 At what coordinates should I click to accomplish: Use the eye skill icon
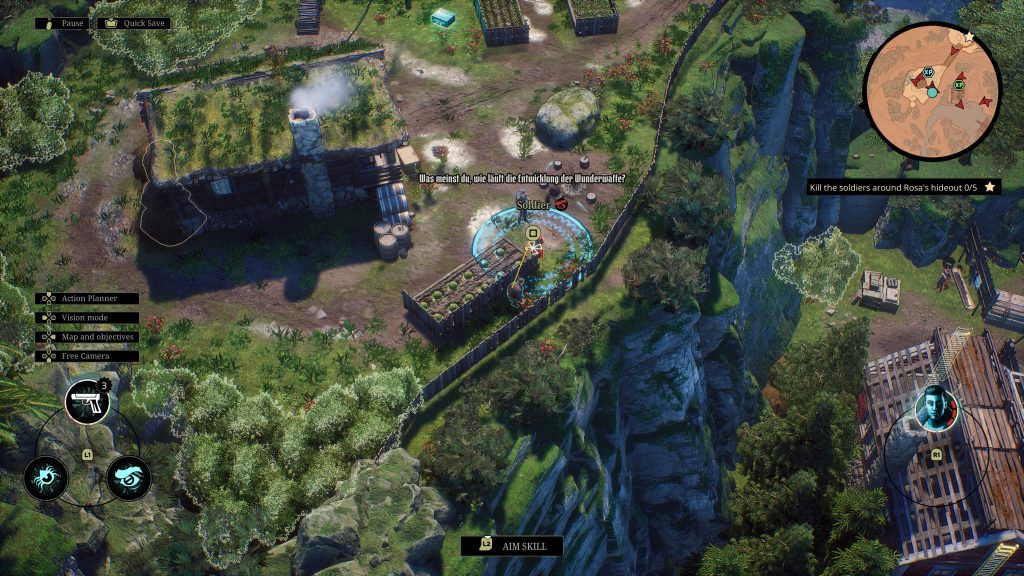[128, 477]
